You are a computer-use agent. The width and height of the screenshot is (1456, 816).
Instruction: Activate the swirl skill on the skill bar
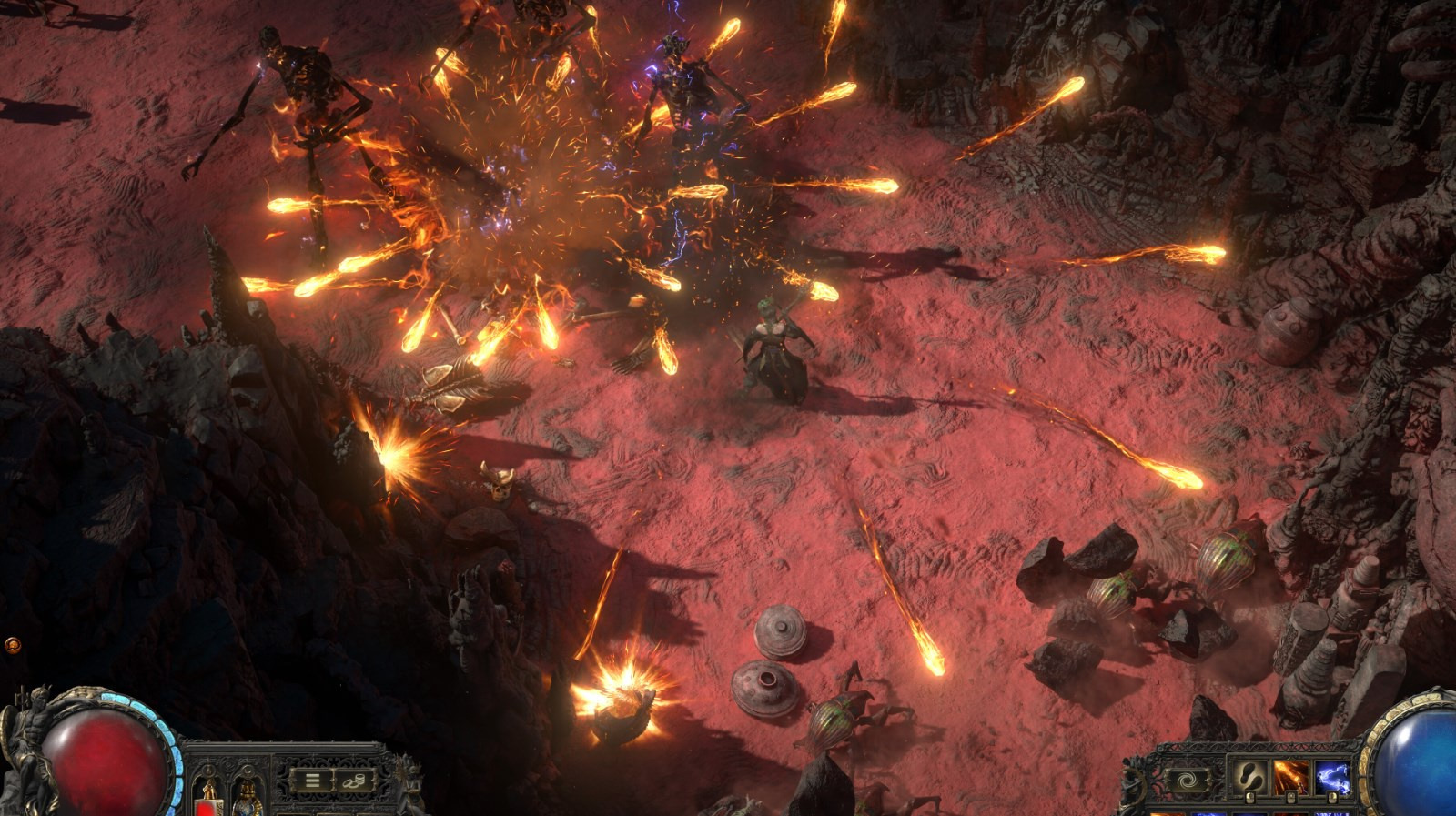[x=1188, y=779]
